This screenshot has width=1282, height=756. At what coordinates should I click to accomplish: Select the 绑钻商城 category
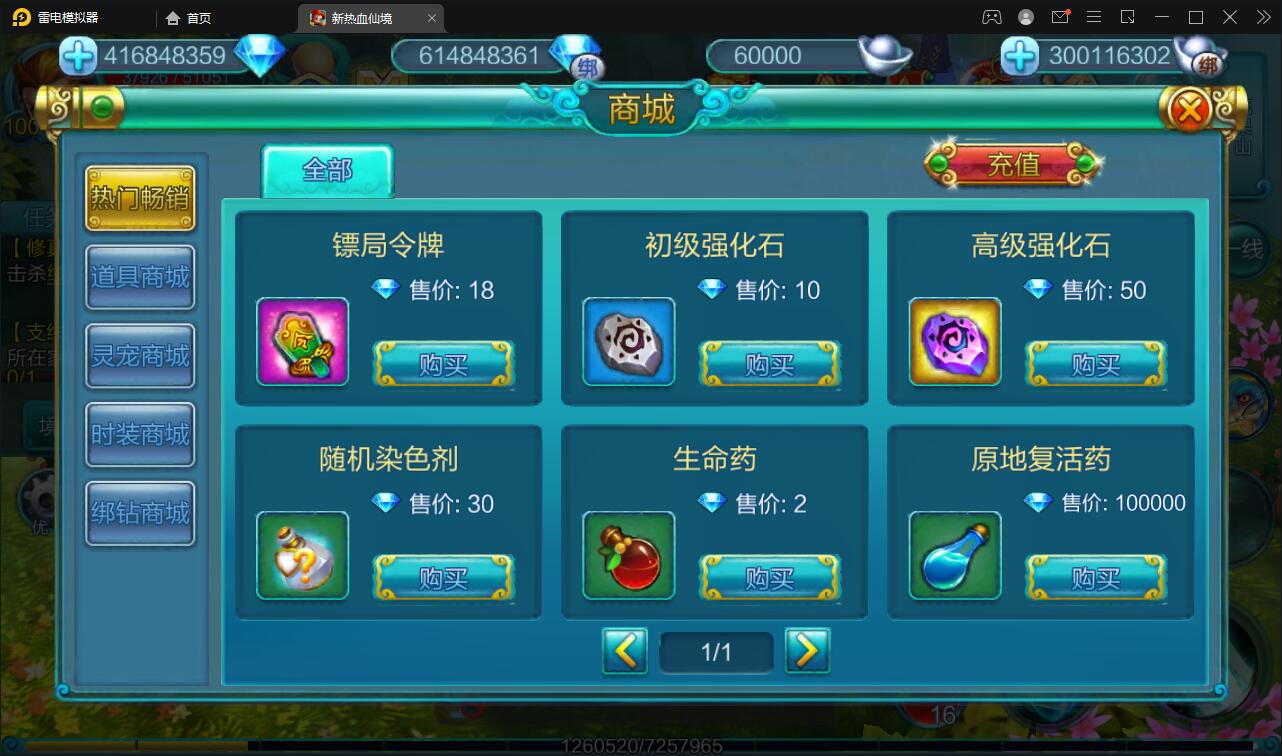pyautogui.click(x=140, y=512)
